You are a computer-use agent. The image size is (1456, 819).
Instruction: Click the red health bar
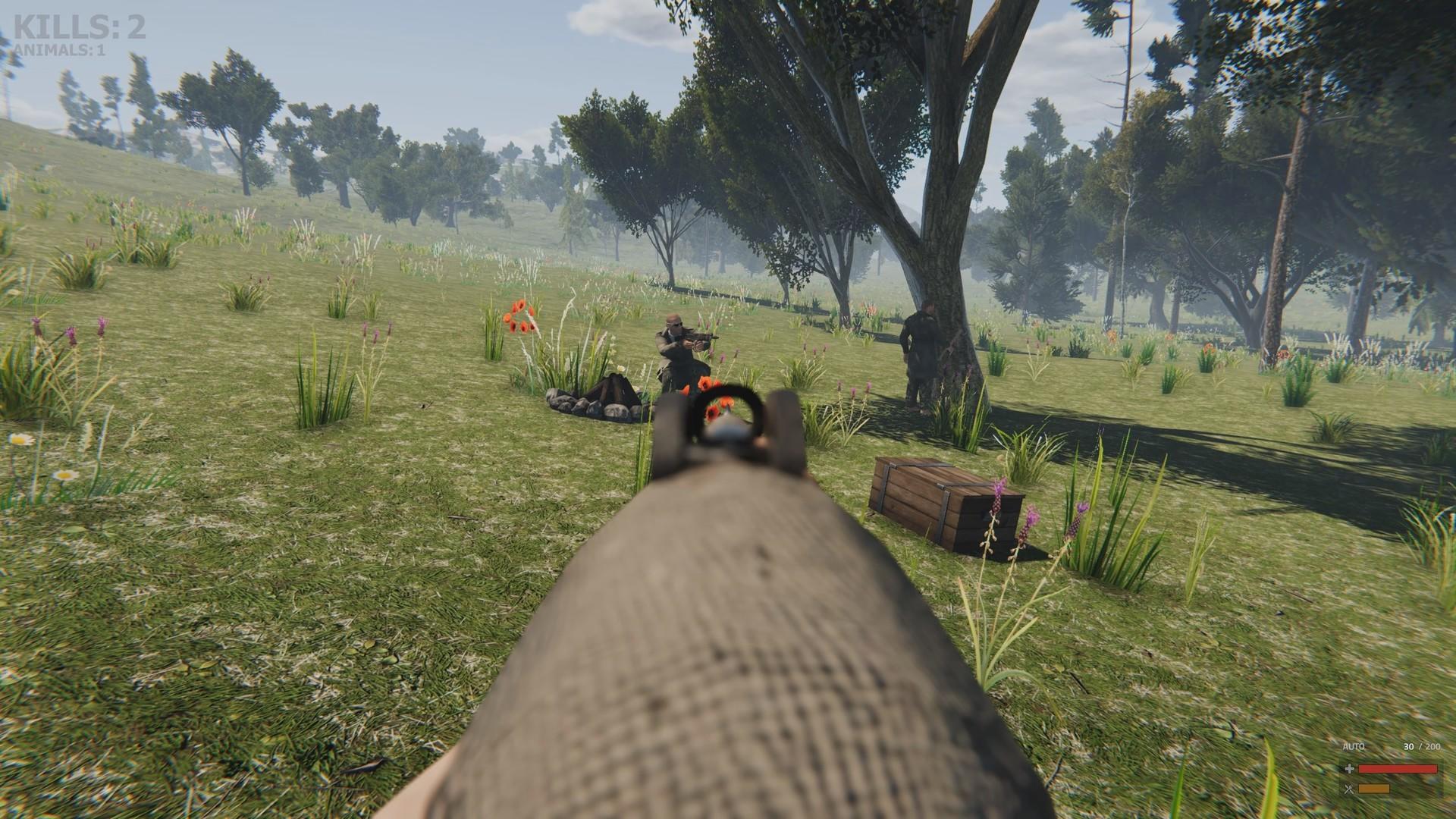pos(1398,769)
